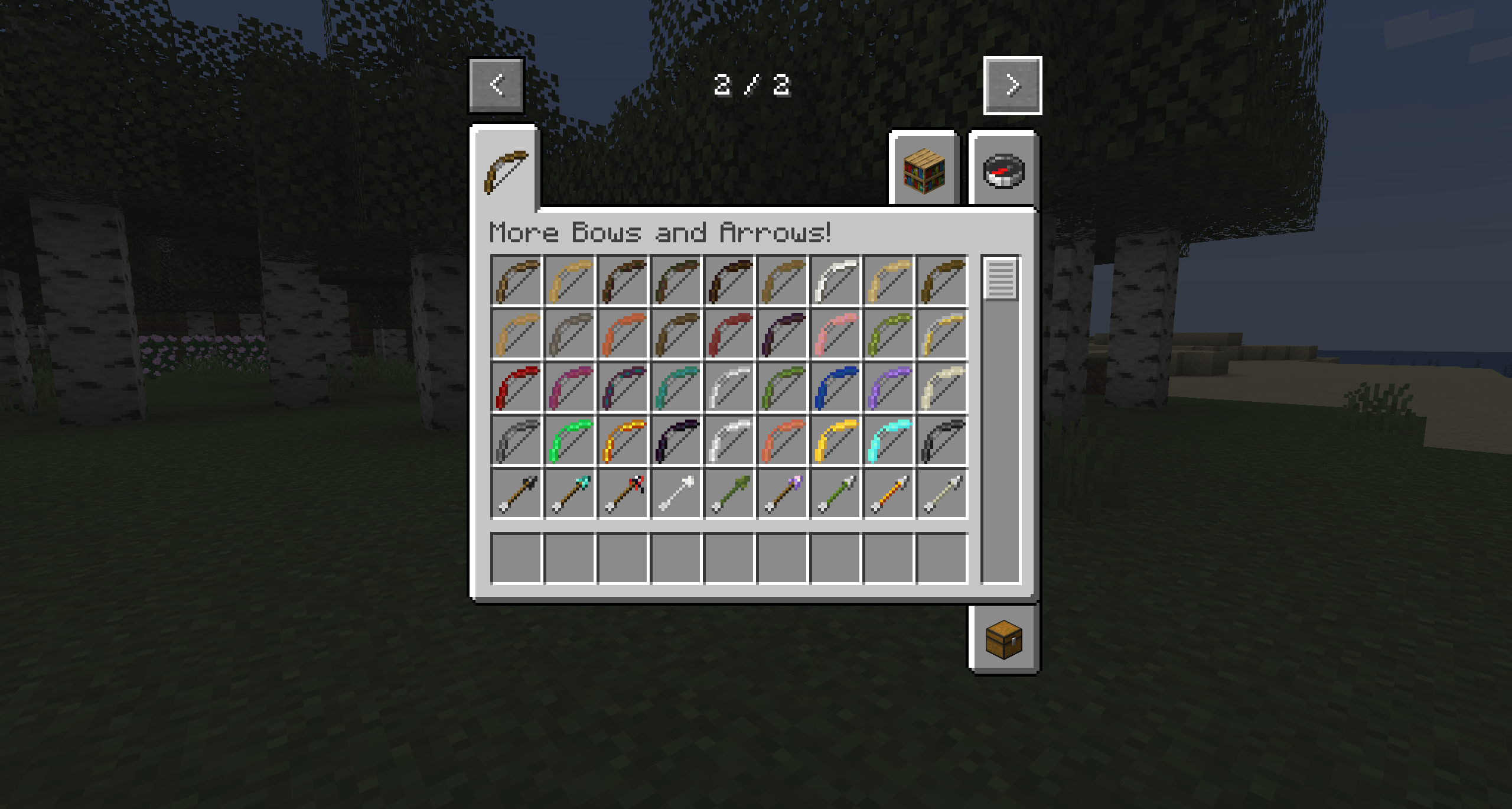Open the bookshelf tab

(x=924, y=171)
